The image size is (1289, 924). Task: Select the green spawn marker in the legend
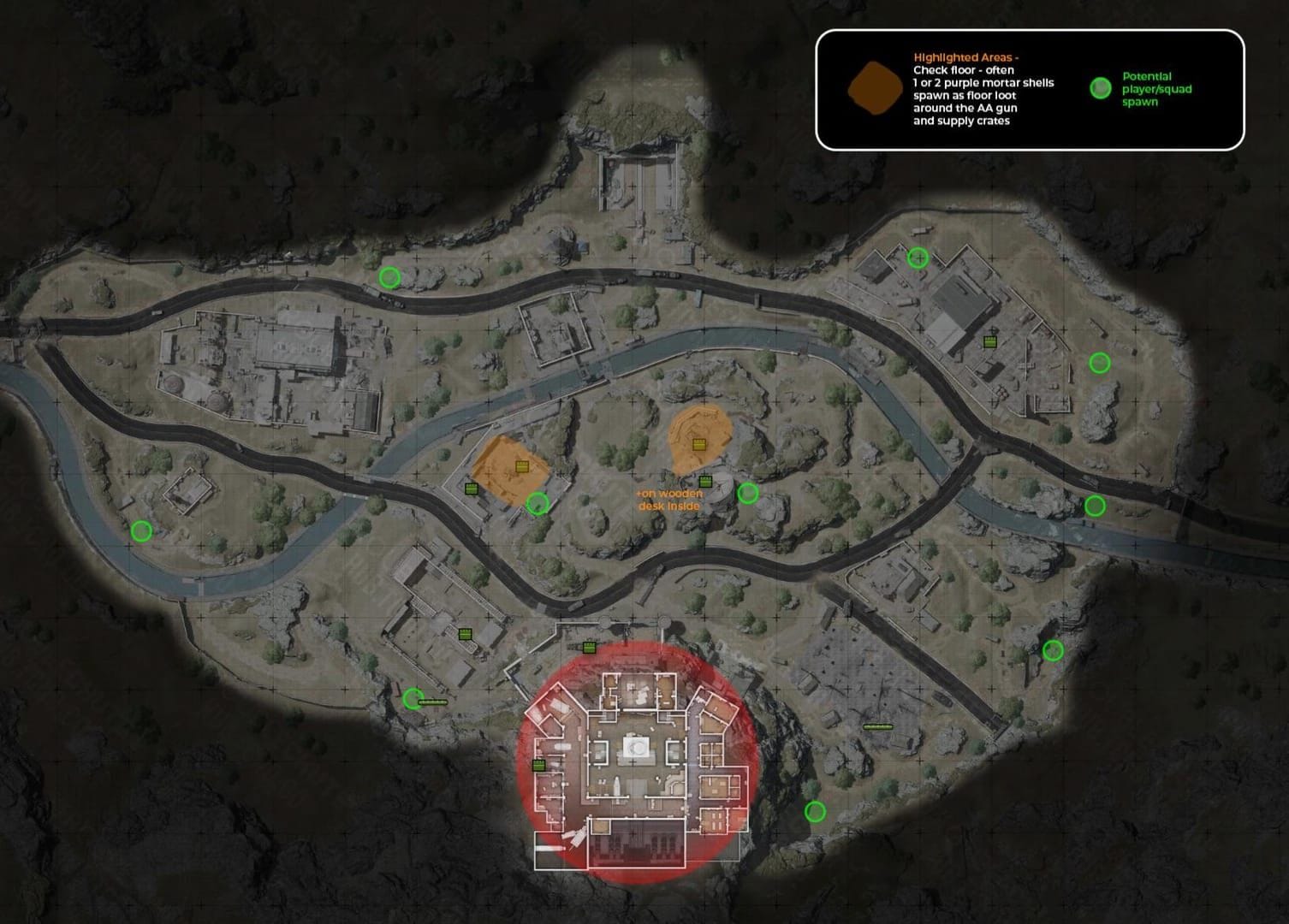pos(1101,88)
